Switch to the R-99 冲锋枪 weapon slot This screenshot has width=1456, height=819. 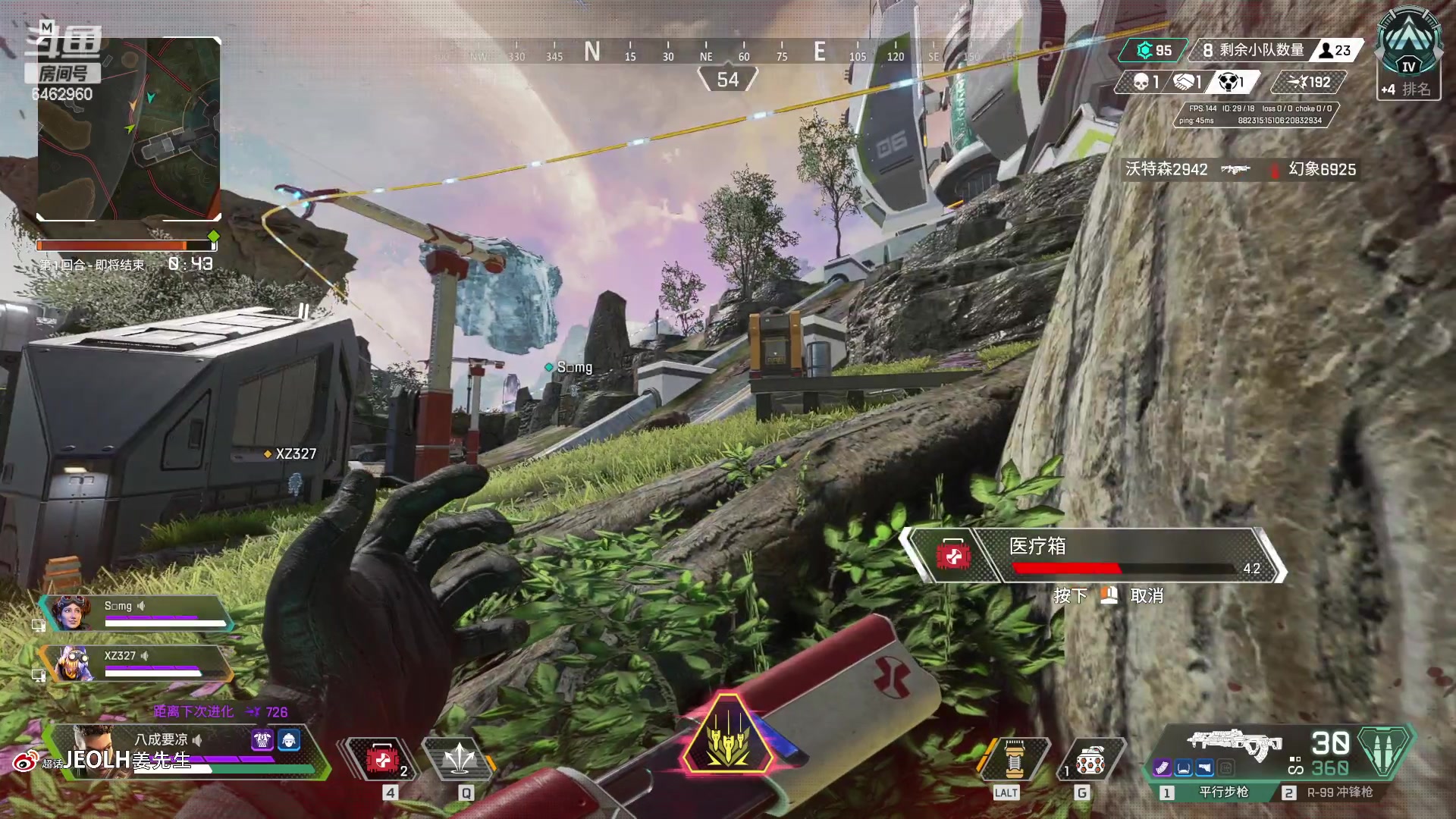tap(1331, 792)
